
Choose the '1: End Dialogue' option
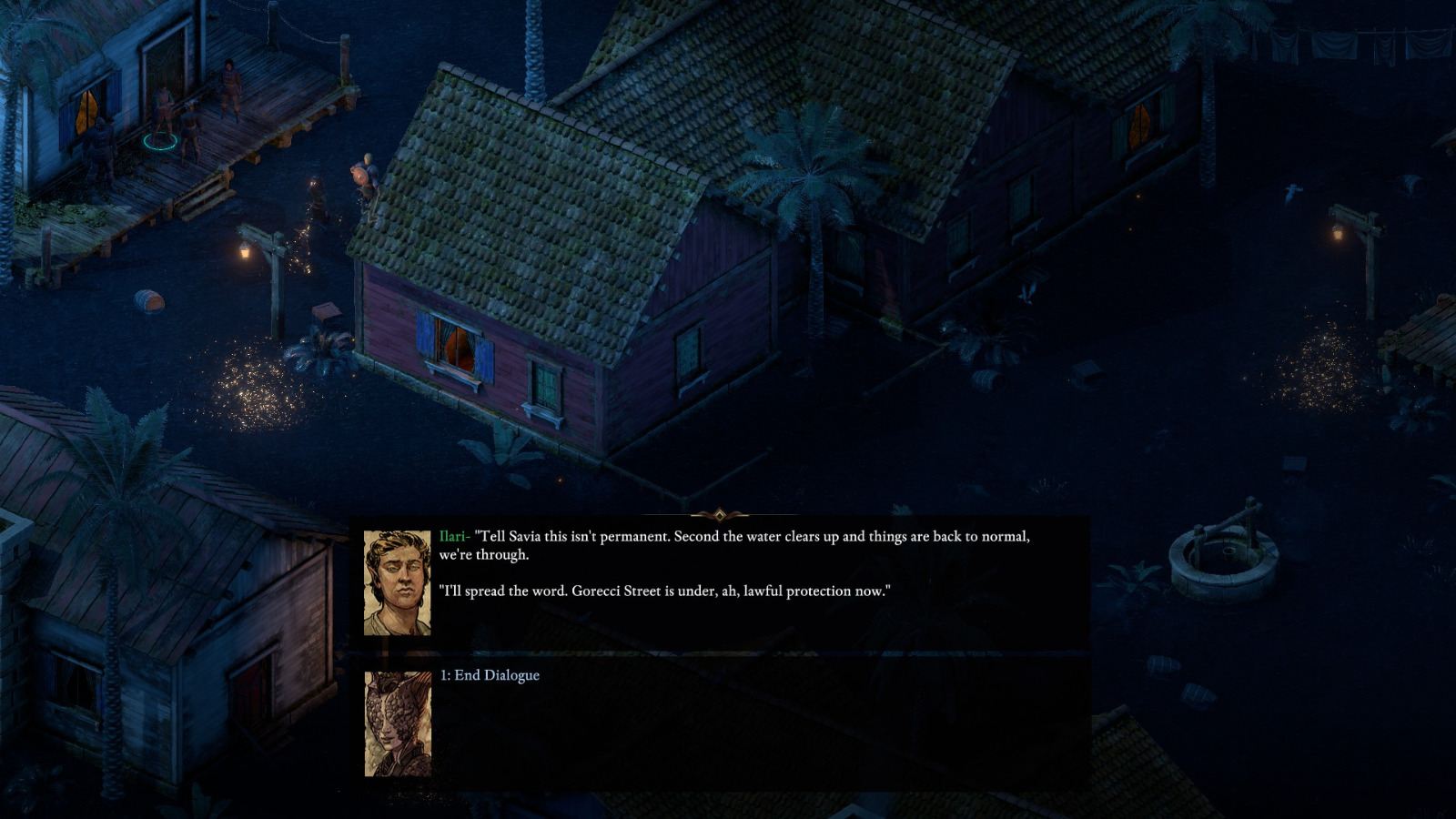click(x=491, y=676)
